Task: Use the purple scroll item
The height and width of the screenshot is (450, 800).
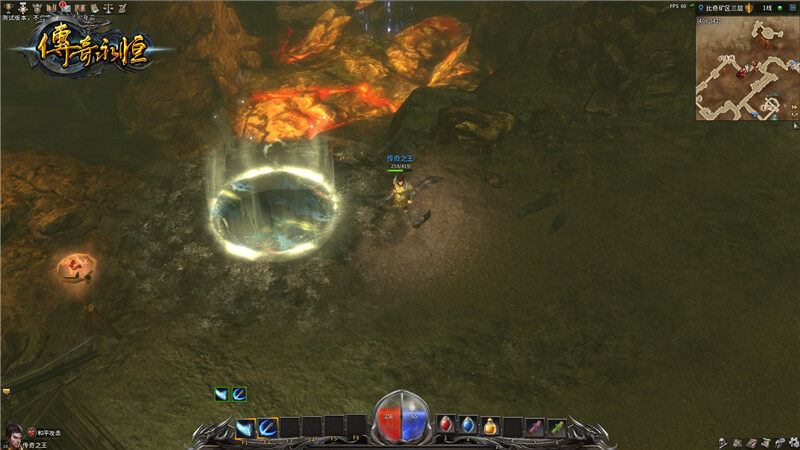Action: (x=536, y=426)
